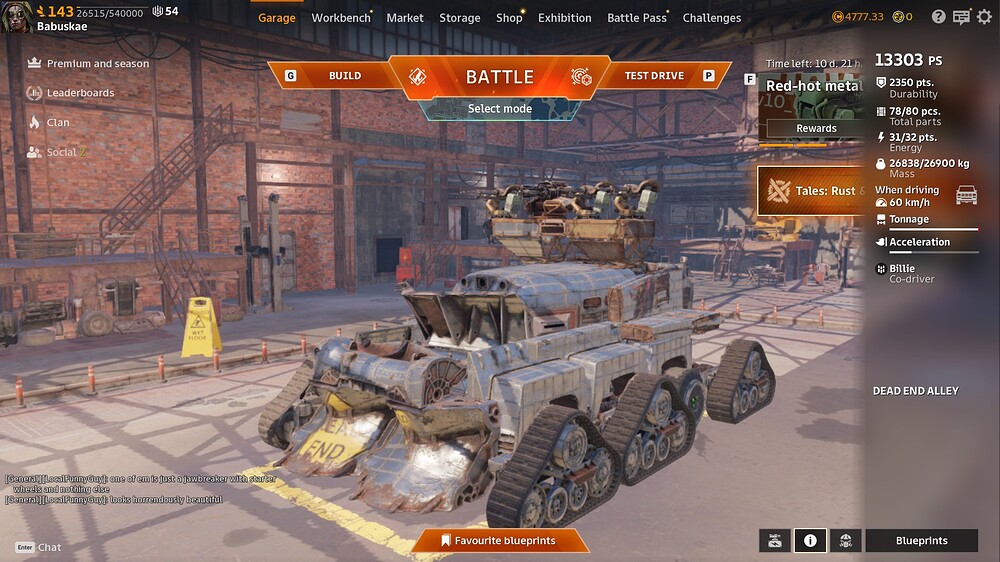
Task: Start a match with the BATTLE button
Action: coord(499,76)
